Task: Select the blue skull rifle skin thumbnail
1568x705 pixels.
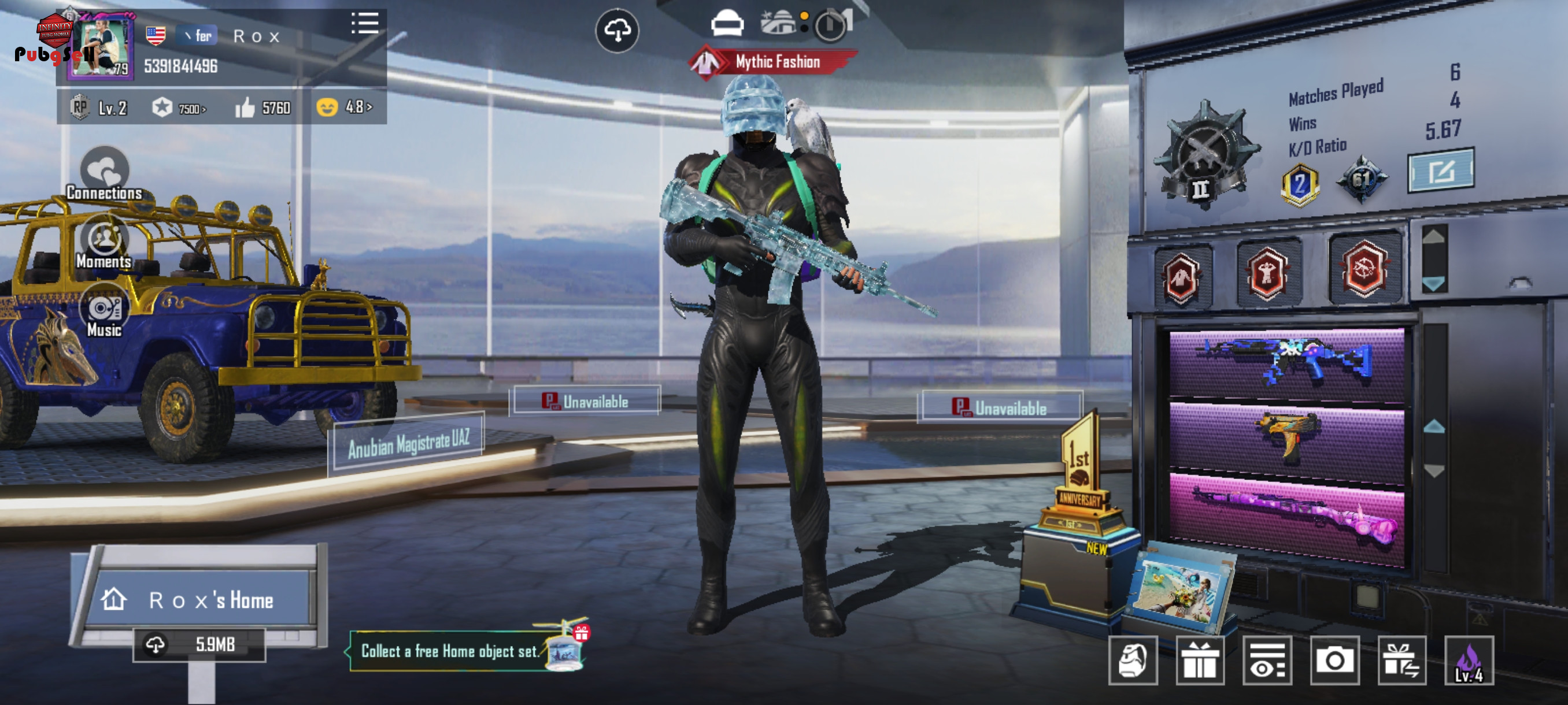Action: click(1286, 363)
